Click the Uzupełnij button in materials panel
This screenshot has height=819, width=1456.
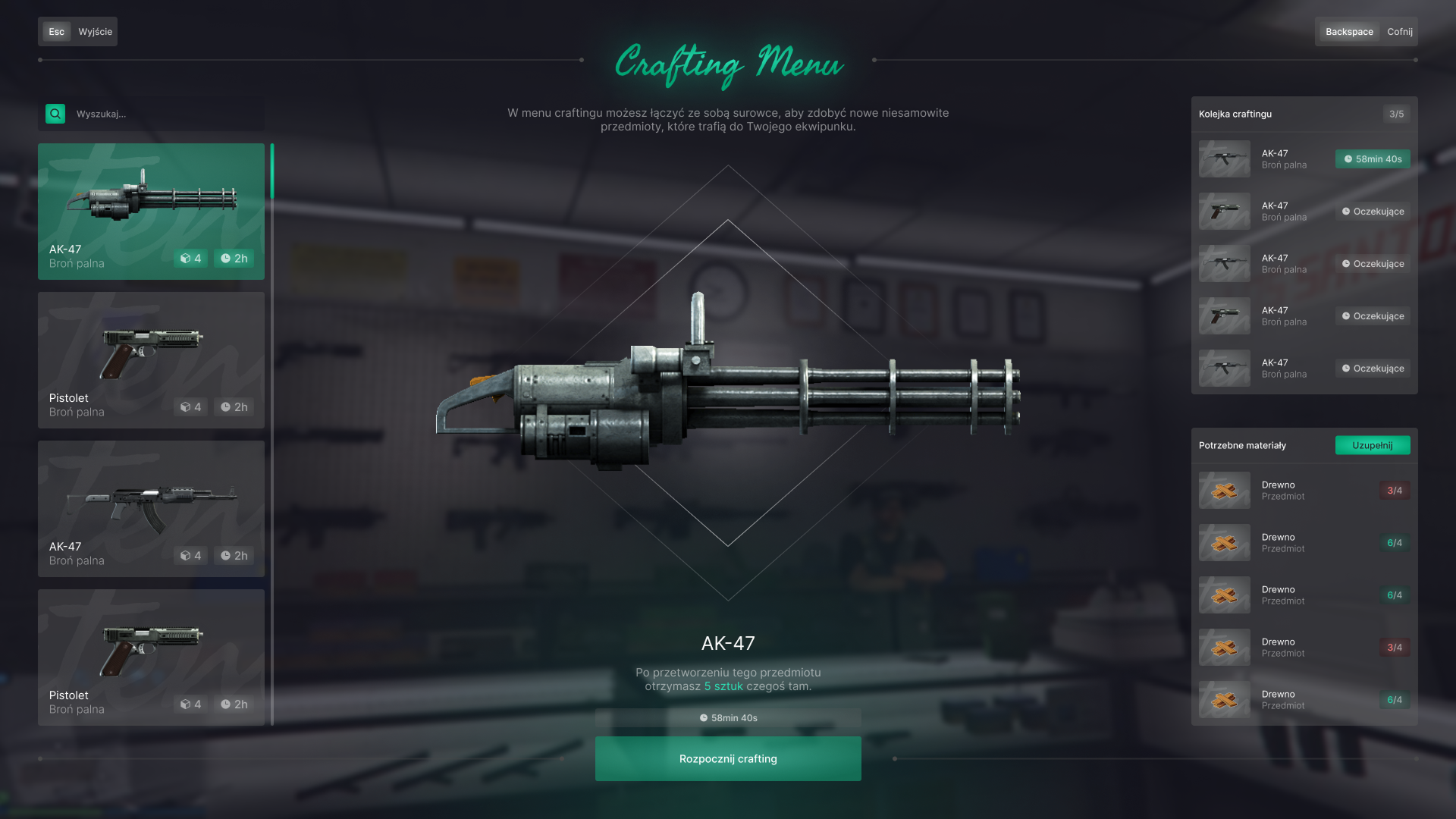click(1373, 446)
